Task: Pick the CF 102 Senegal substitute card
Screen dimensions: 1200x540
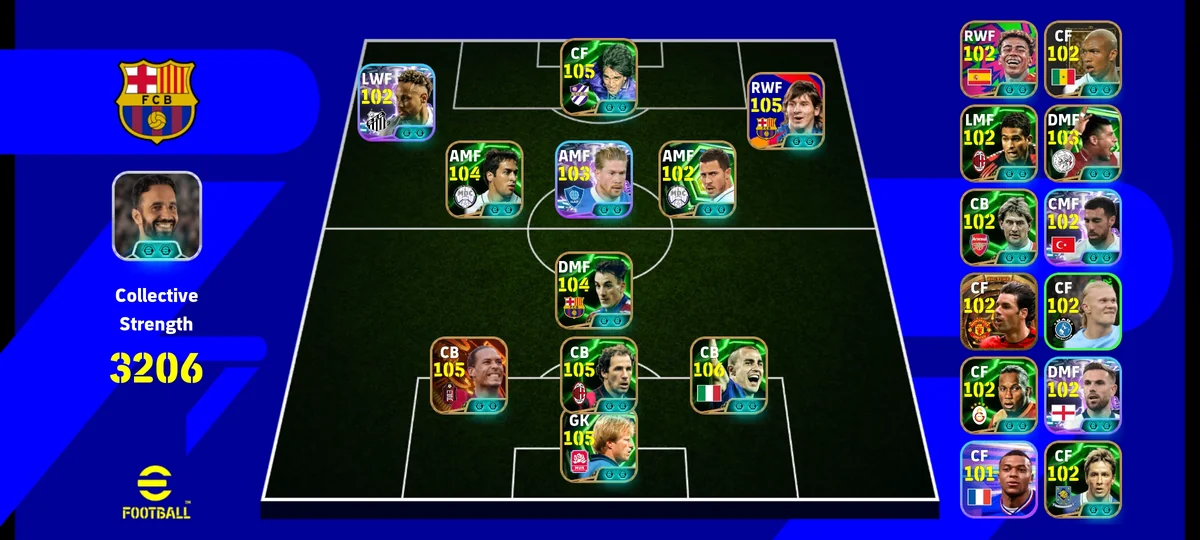Action: pyautogui.click(x=1083, y=60)
